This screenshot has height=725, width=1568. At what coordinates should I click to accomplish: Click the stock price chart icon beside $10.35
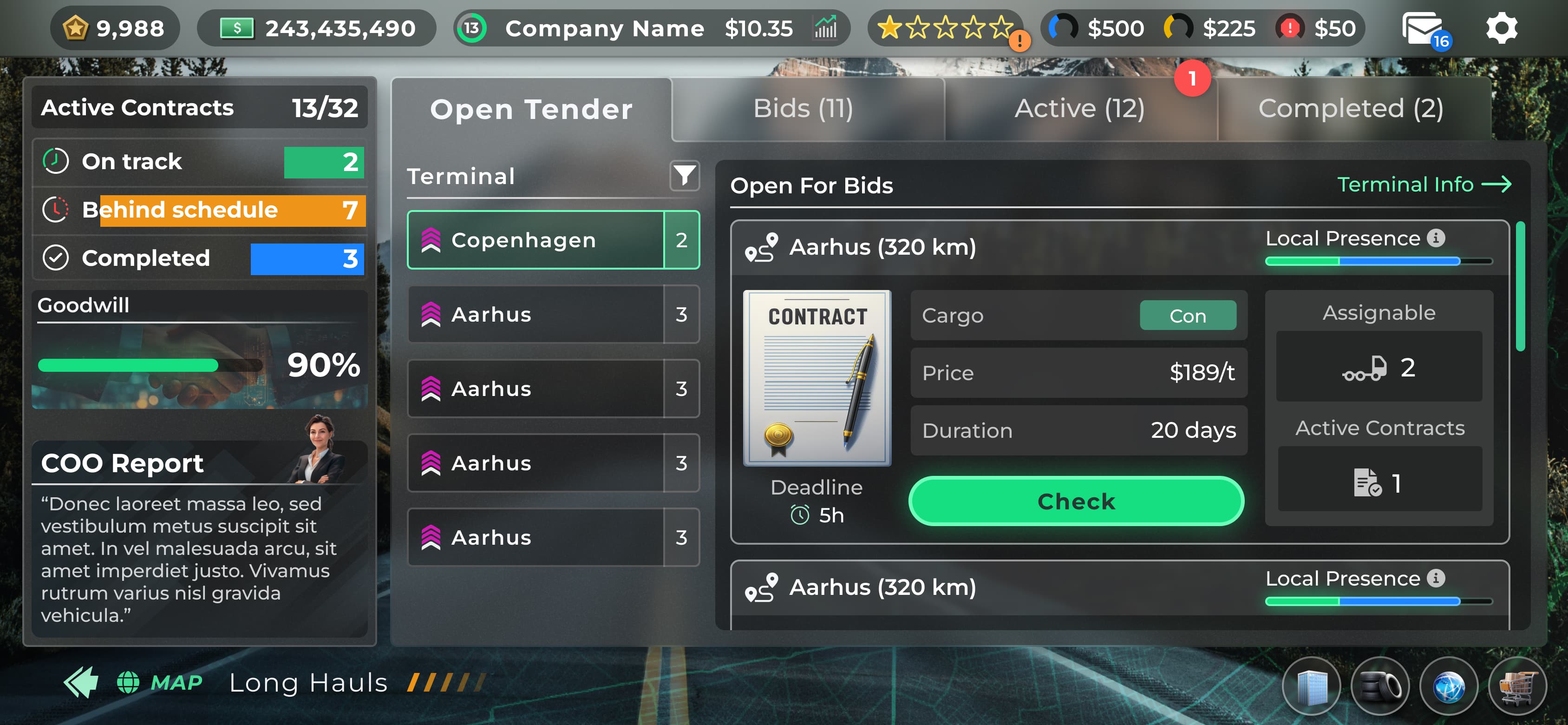[824, 27]
